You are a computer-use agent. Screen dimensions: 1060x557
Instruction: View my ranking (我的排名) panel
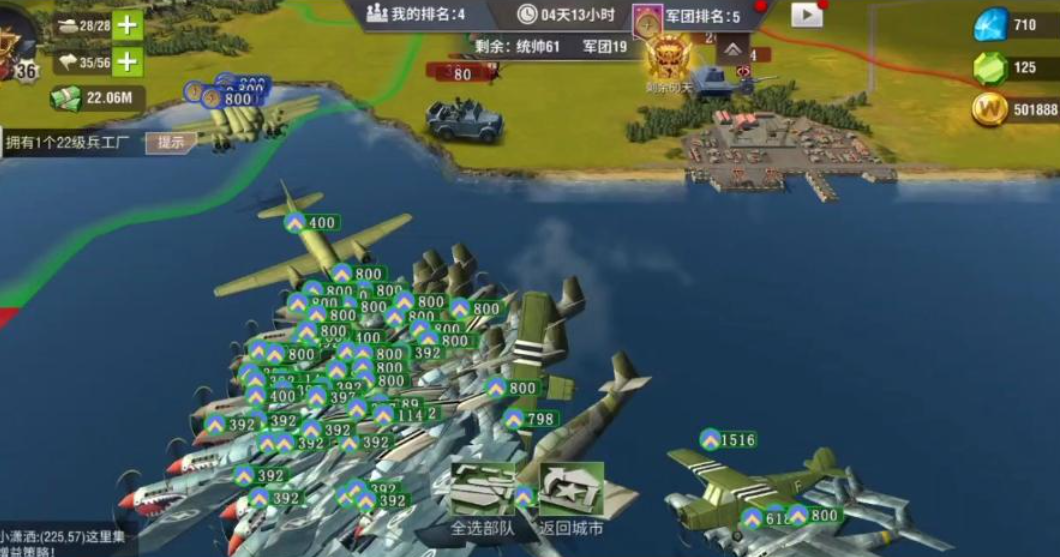[x=415, y=14]
